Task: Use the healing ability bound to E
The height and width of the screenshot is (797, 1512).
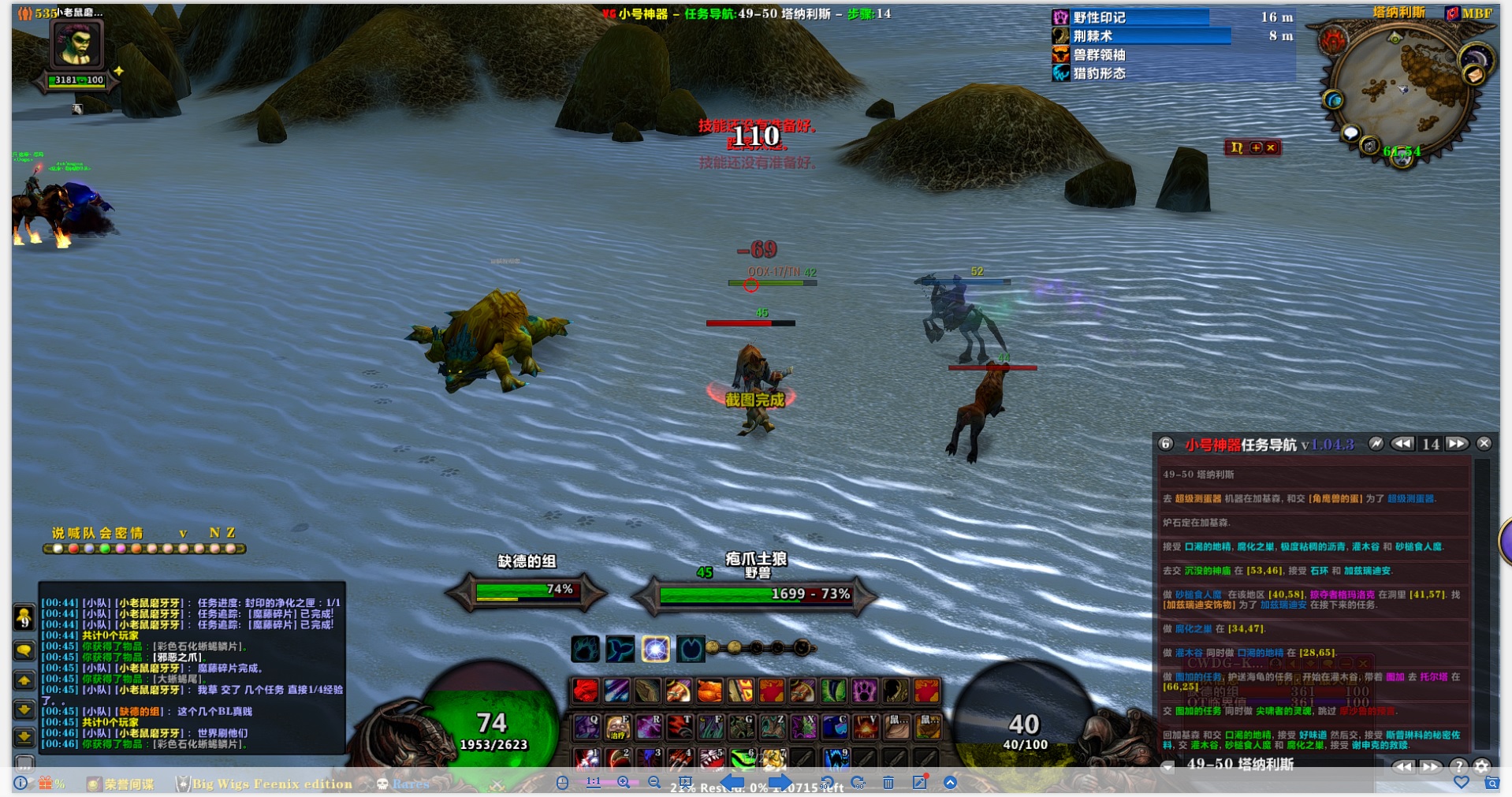Action: (617, 726)
